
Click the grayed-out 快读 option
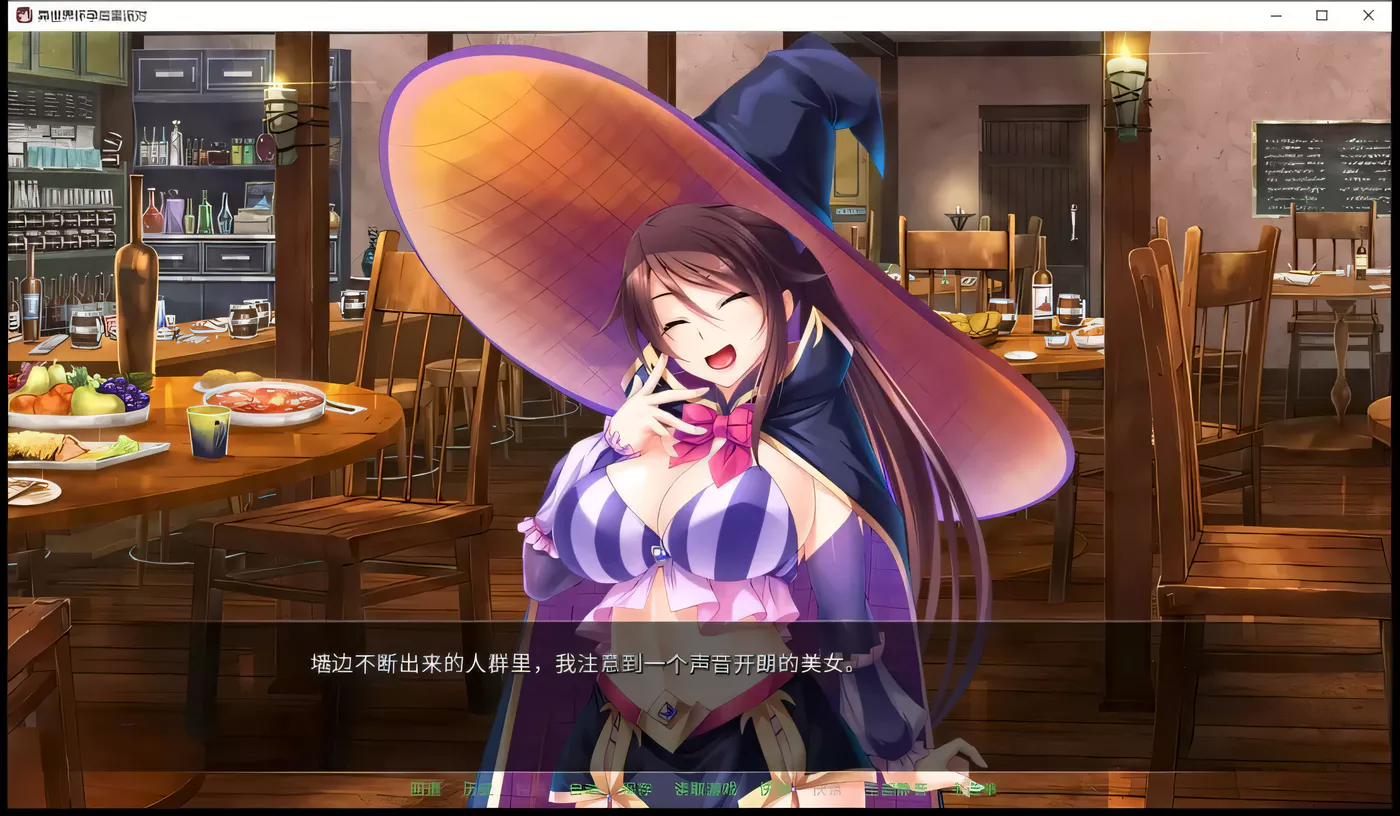coord(828,789)
